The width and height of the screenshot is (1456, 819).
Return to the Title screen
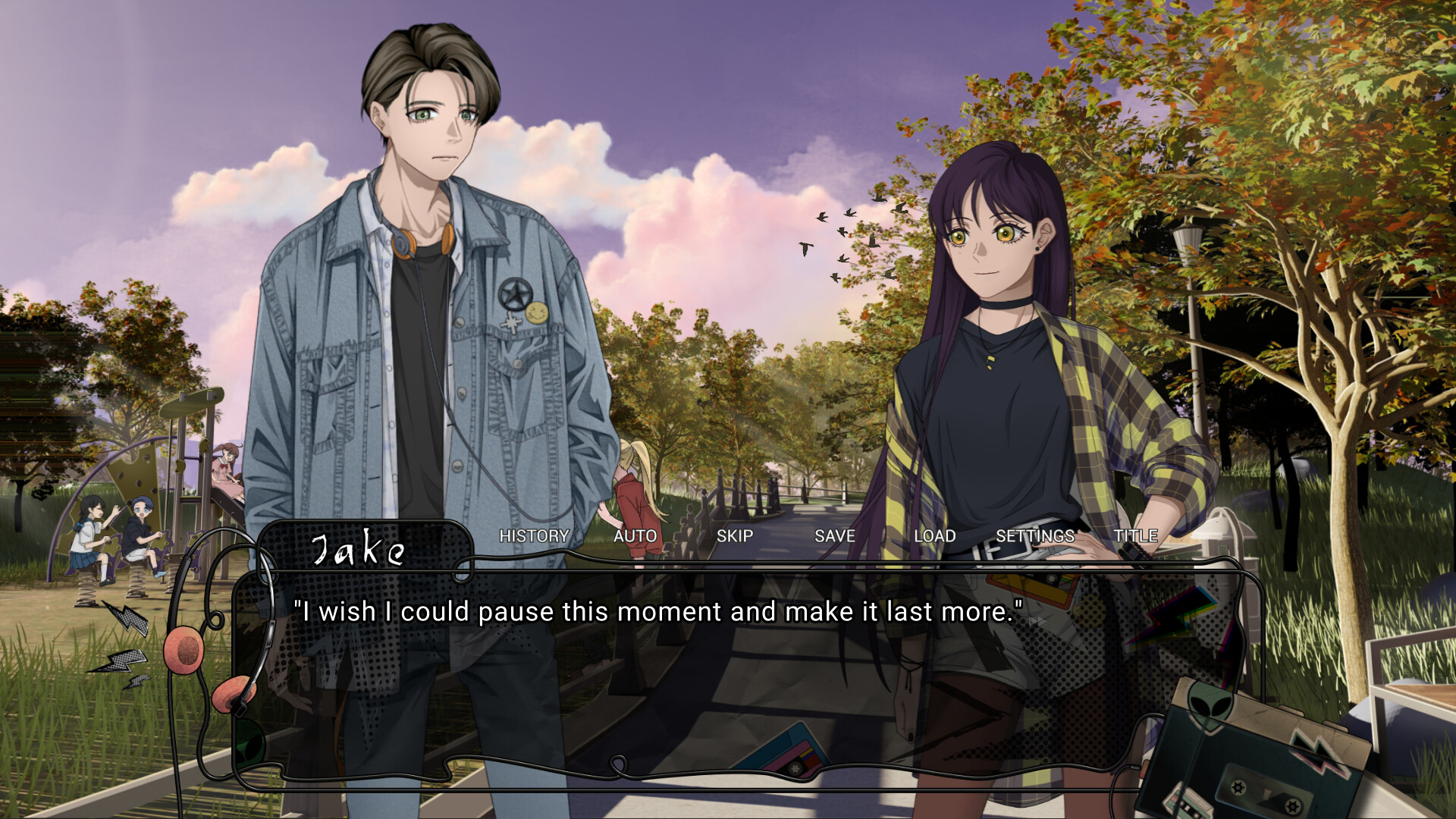tap(1135, 536)
